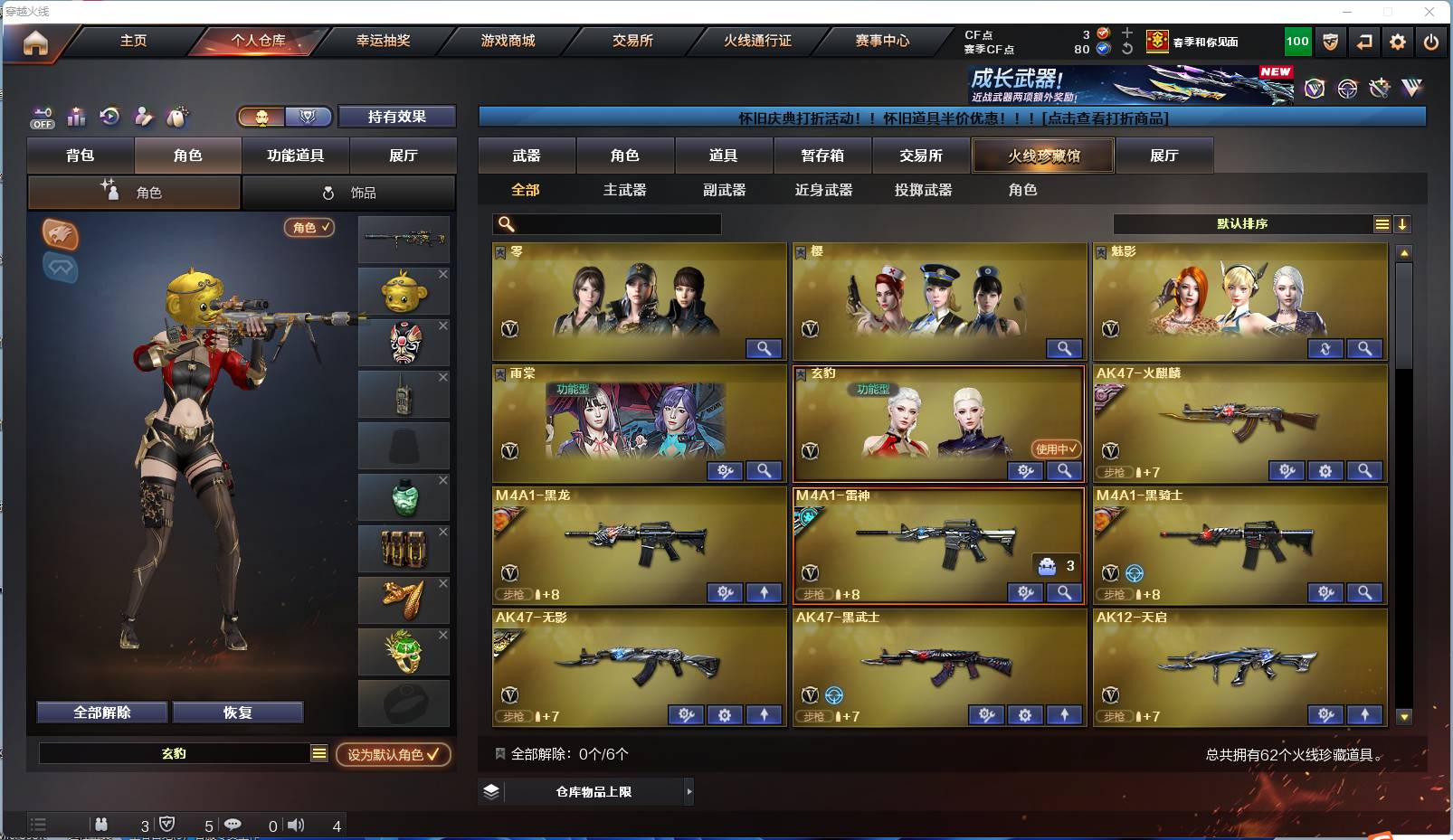Open the search magnifier on M4A1-雷神 card
1453x840 pixels.
click(1065, 593)
